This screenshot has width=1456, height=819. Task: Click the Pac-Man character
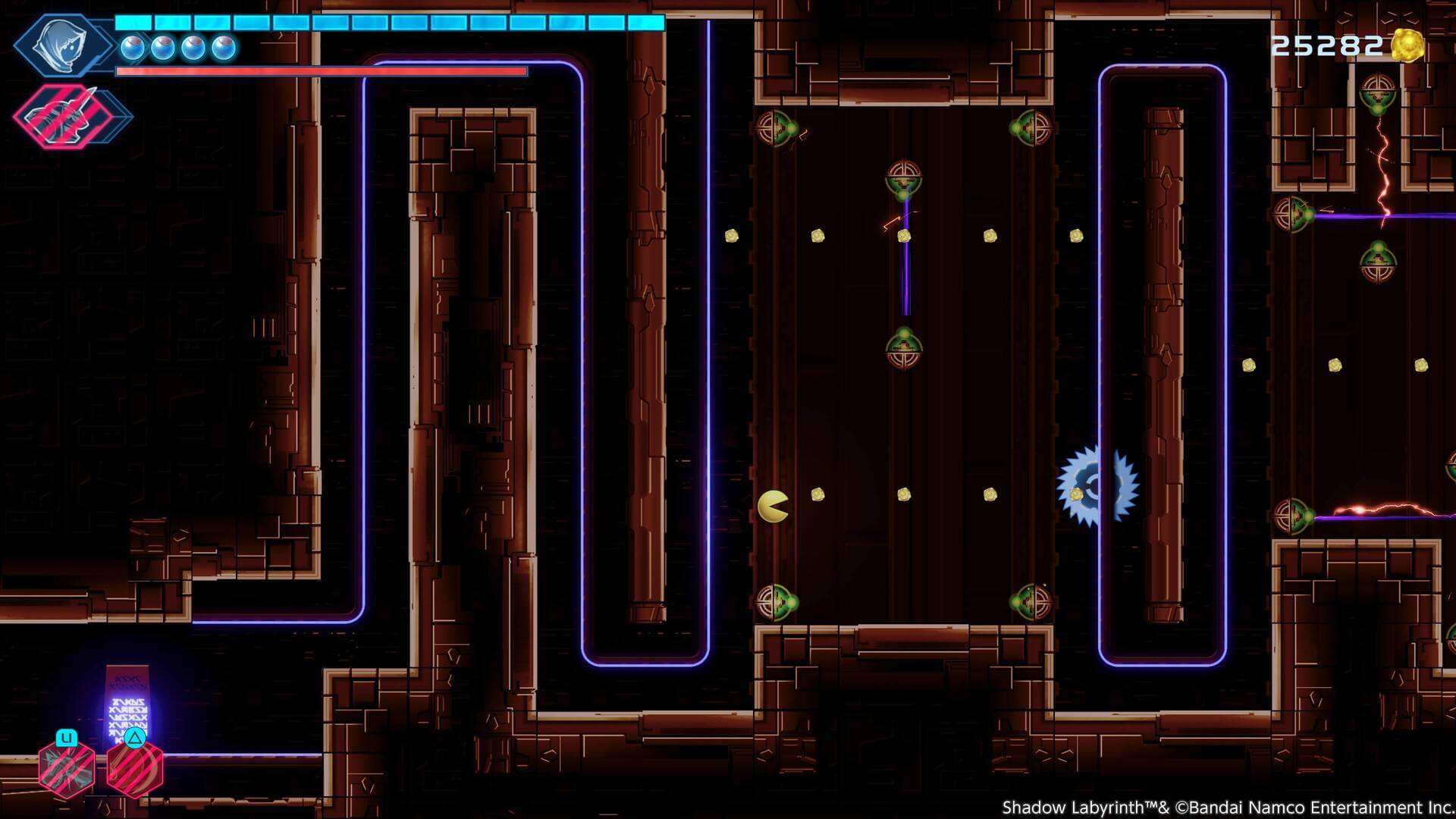click(x=772, y=504)
